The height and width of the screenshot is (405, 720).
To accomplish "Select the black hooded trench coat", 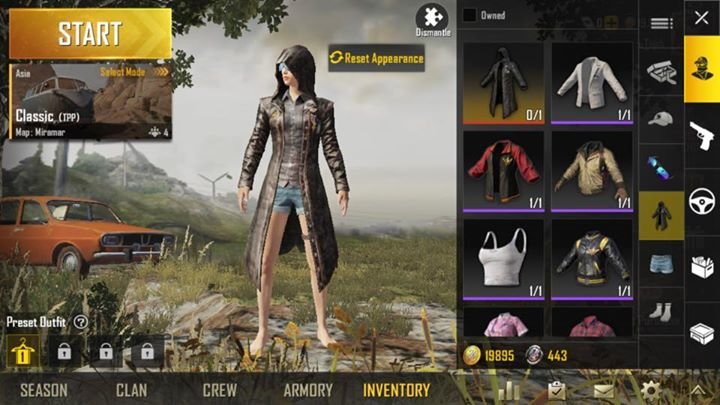I will coord(502,82).
